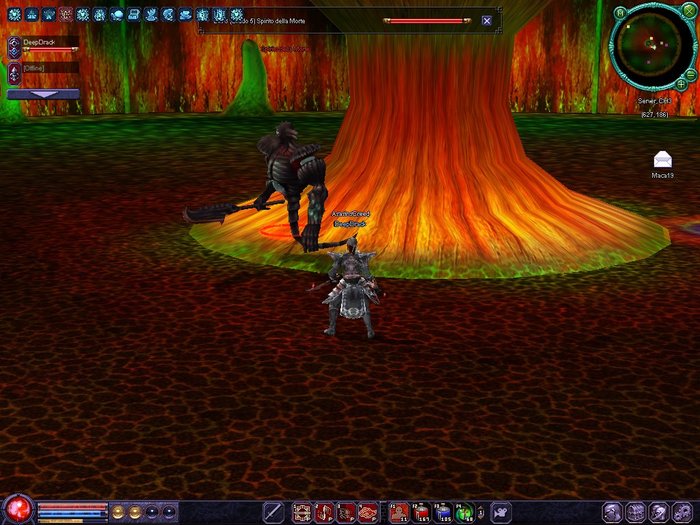Screen dimensions: 700x525
Task: Click the red orb at the bottom-left corner
Action: 17,510
